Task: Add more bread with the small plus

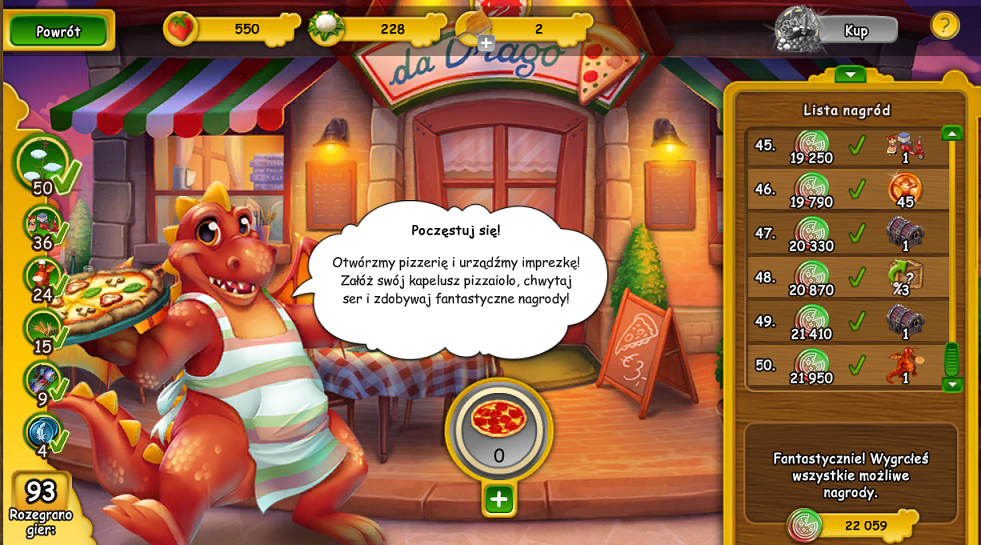Action: (x=486, y=43)
